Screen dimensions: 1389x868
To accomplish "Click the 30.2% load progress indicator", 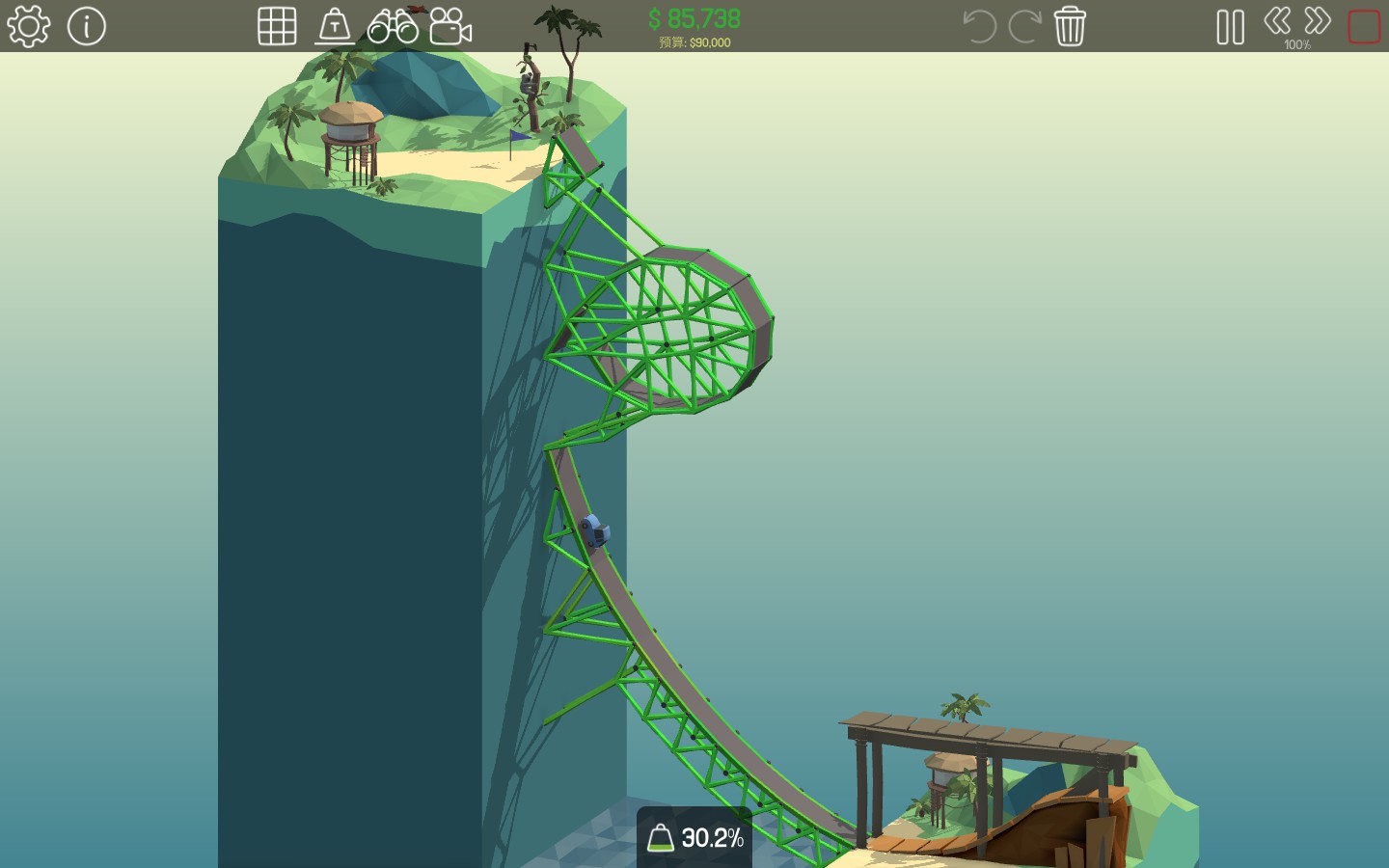I will pos(712,838).
